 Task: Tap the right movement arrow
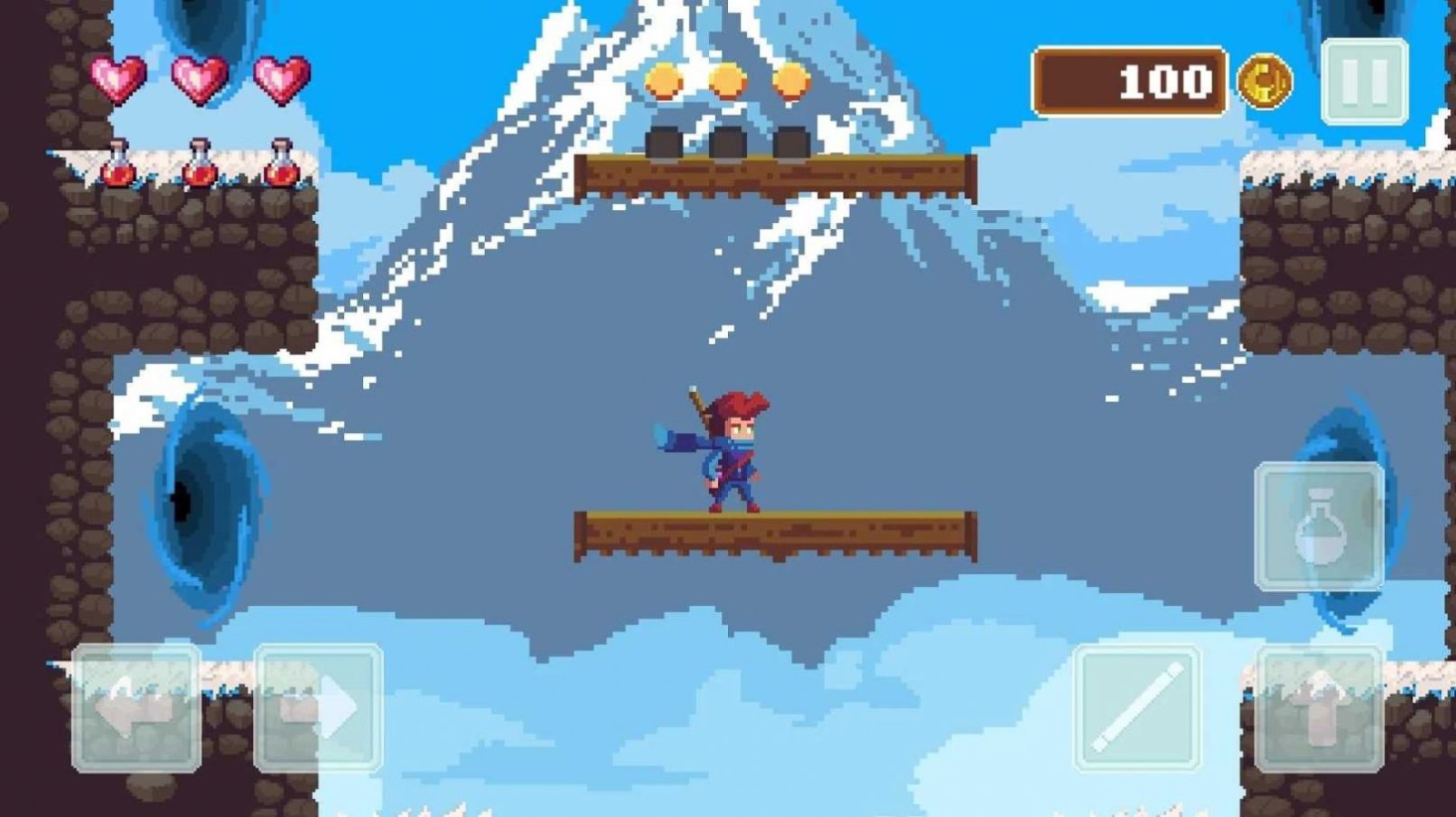317,710
